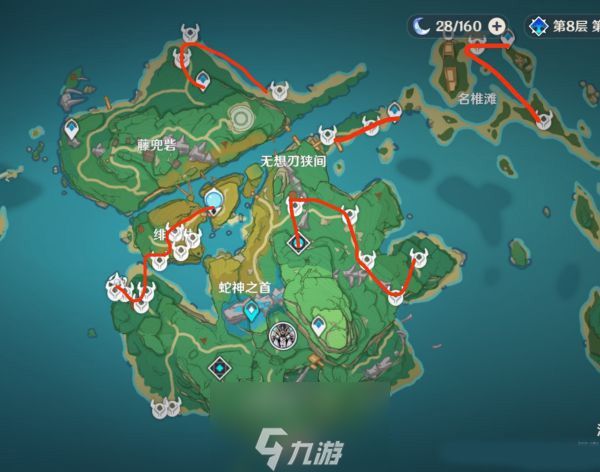Open the 第8层 Spiral Abyss indicator

point(557,26)
